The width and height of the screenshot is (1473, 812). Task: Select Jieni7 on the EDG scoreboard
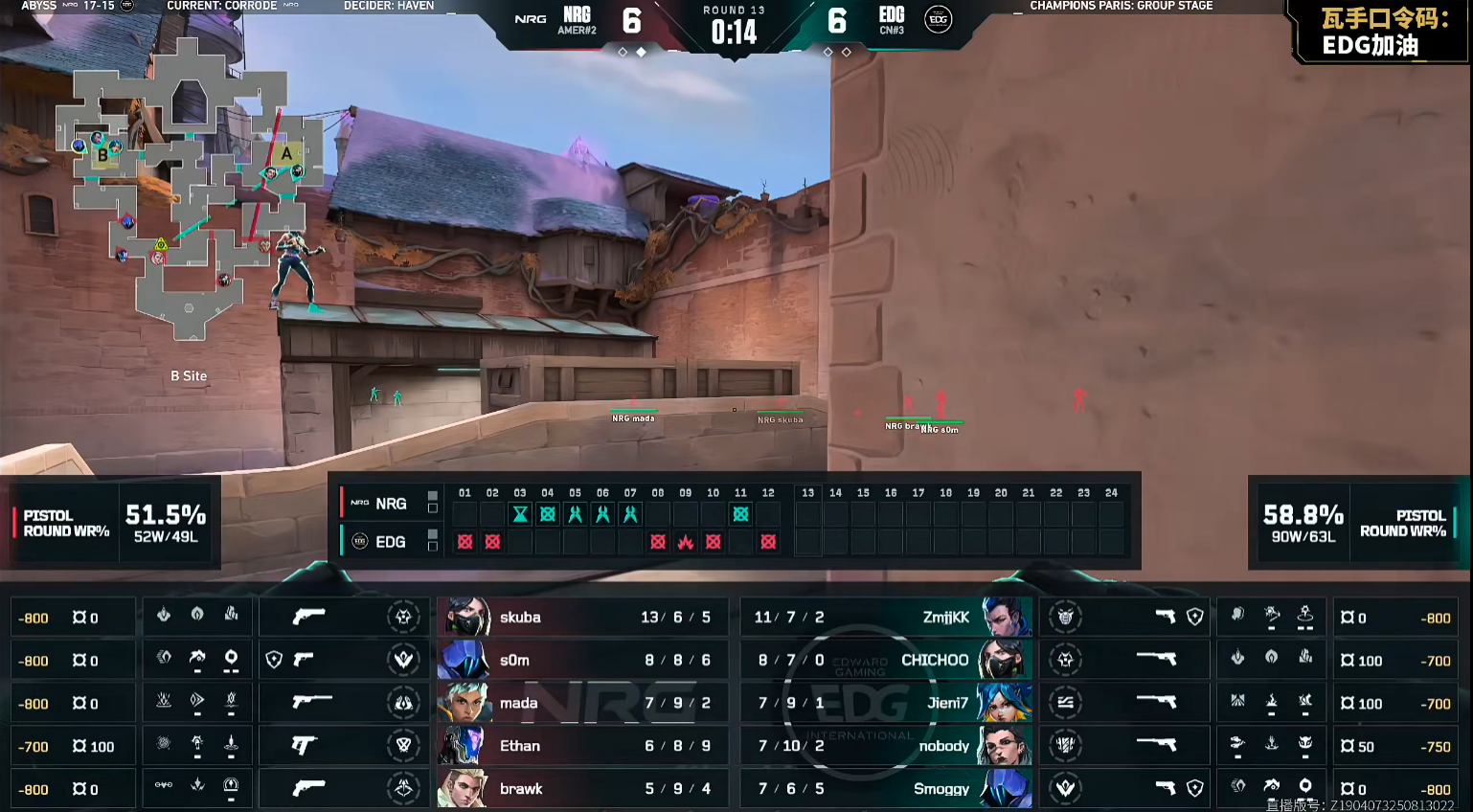[x=947, y=704]
